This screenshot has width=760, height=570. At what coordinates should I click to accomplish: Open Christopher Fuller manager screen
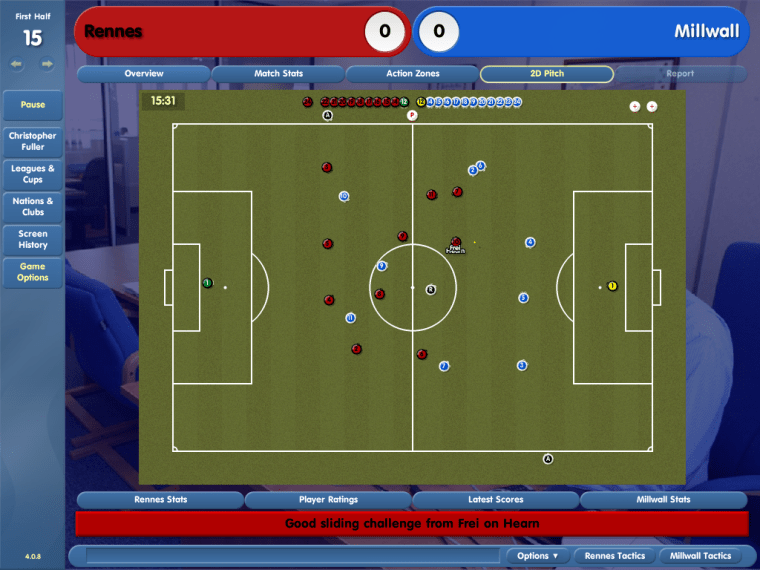(x=33, y=141)
